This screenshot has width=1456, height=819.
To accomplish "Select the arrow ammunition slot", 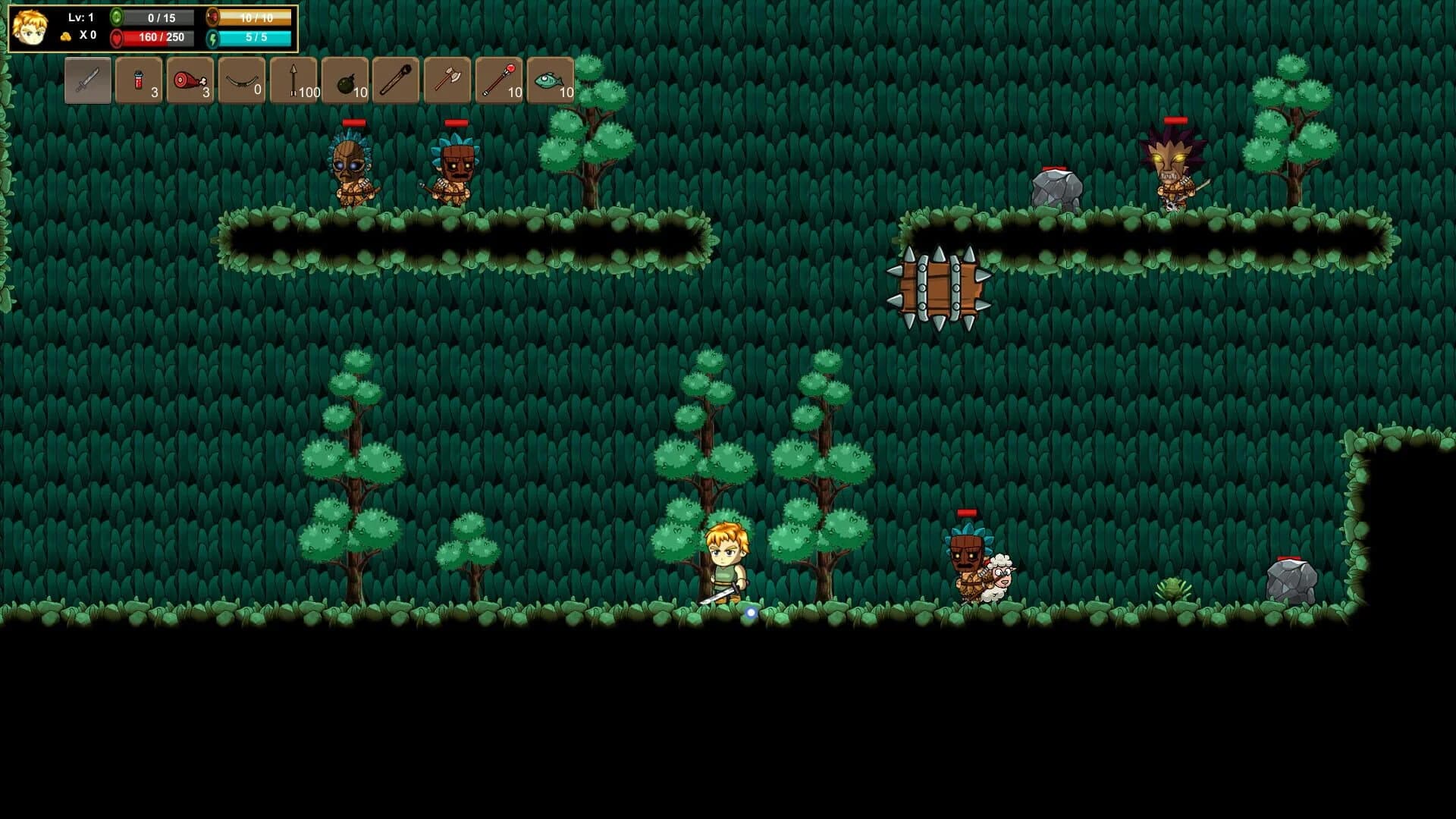I will click(294, 80).
